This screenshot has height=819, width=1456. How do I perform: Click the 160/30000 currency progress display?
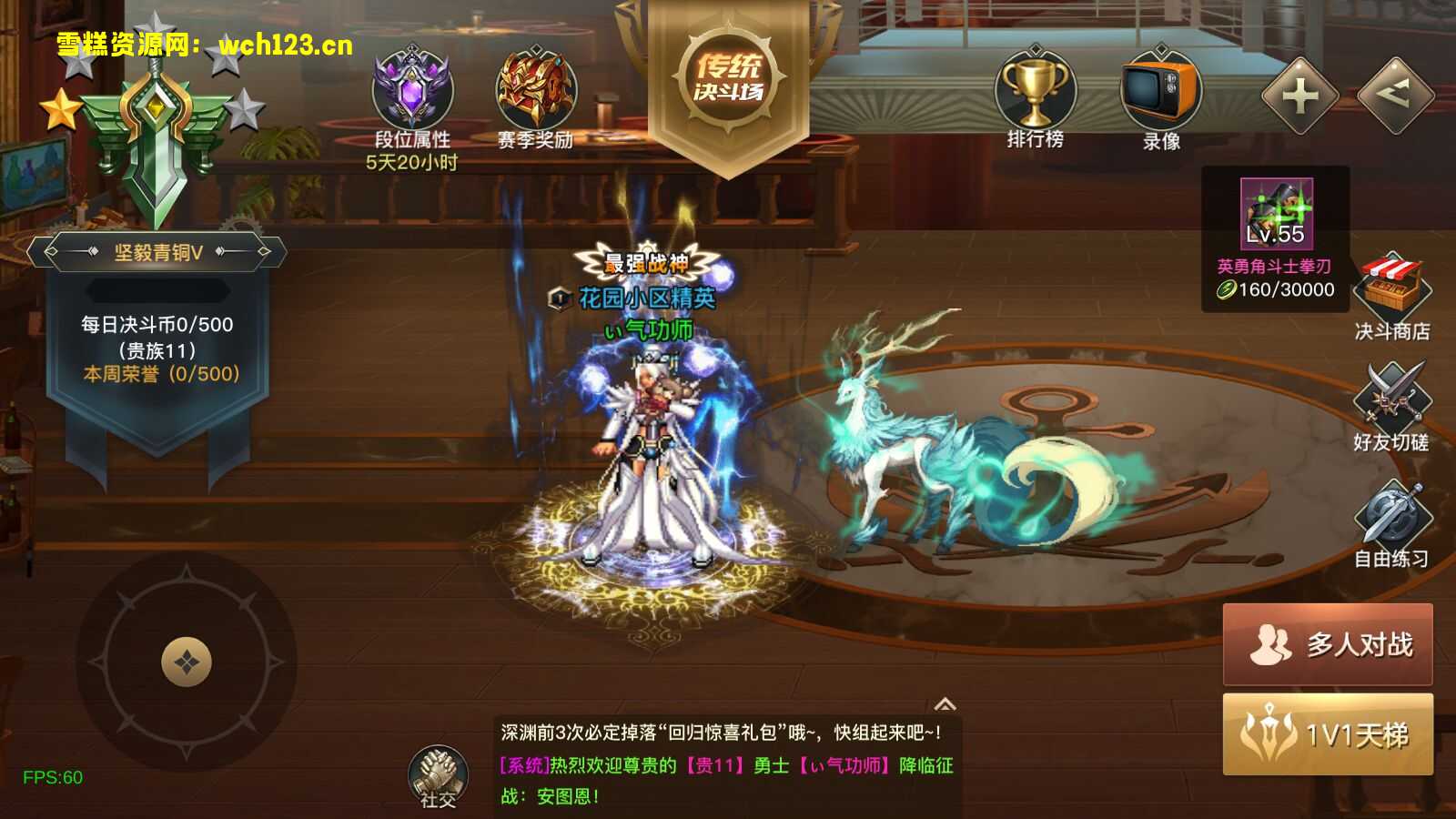pyautogui.click(x=1274, y=291)
